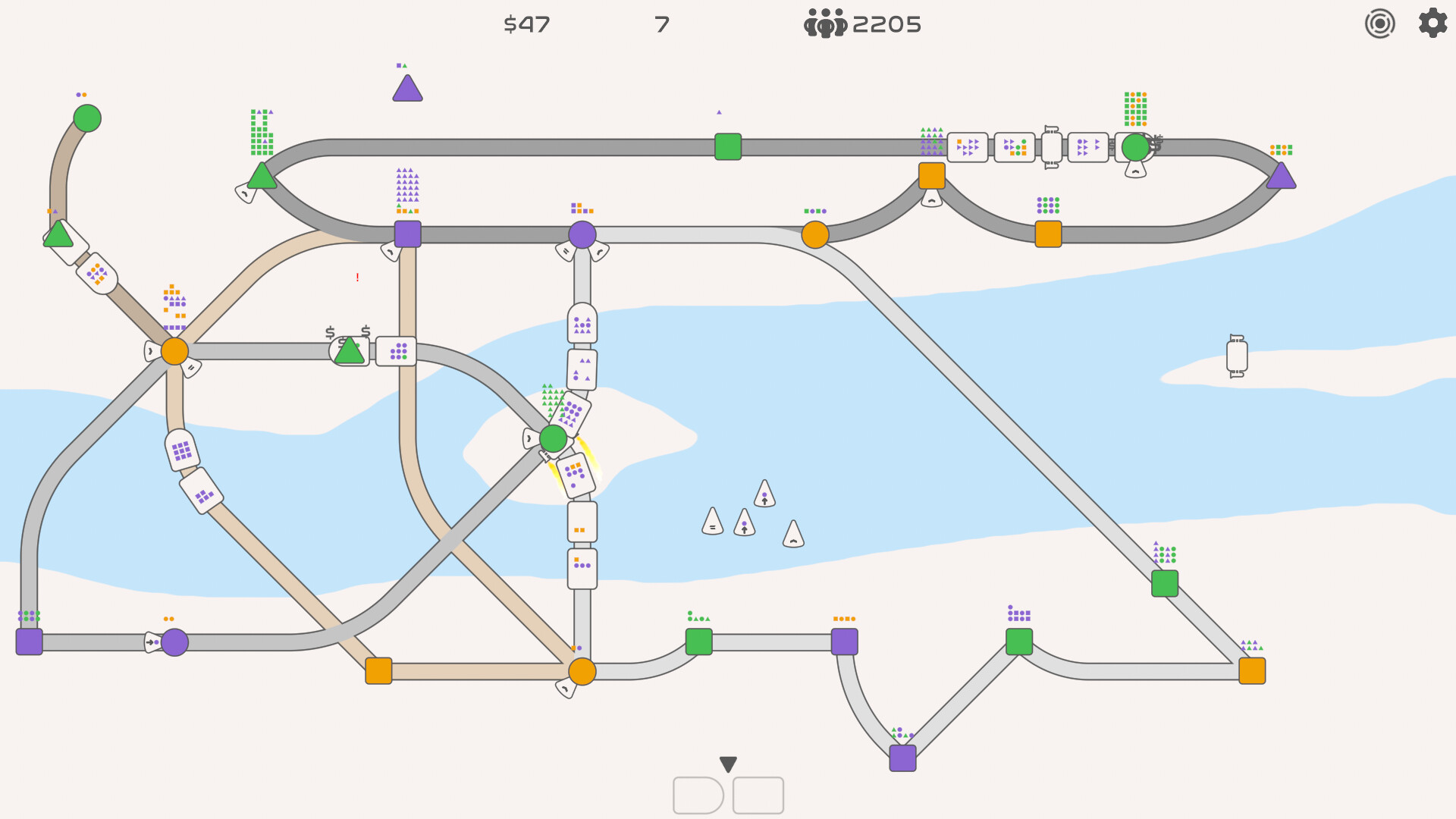Select the purple circle station at bottom left
Viewport: 1456px width, 819px height.
(174, 642)
